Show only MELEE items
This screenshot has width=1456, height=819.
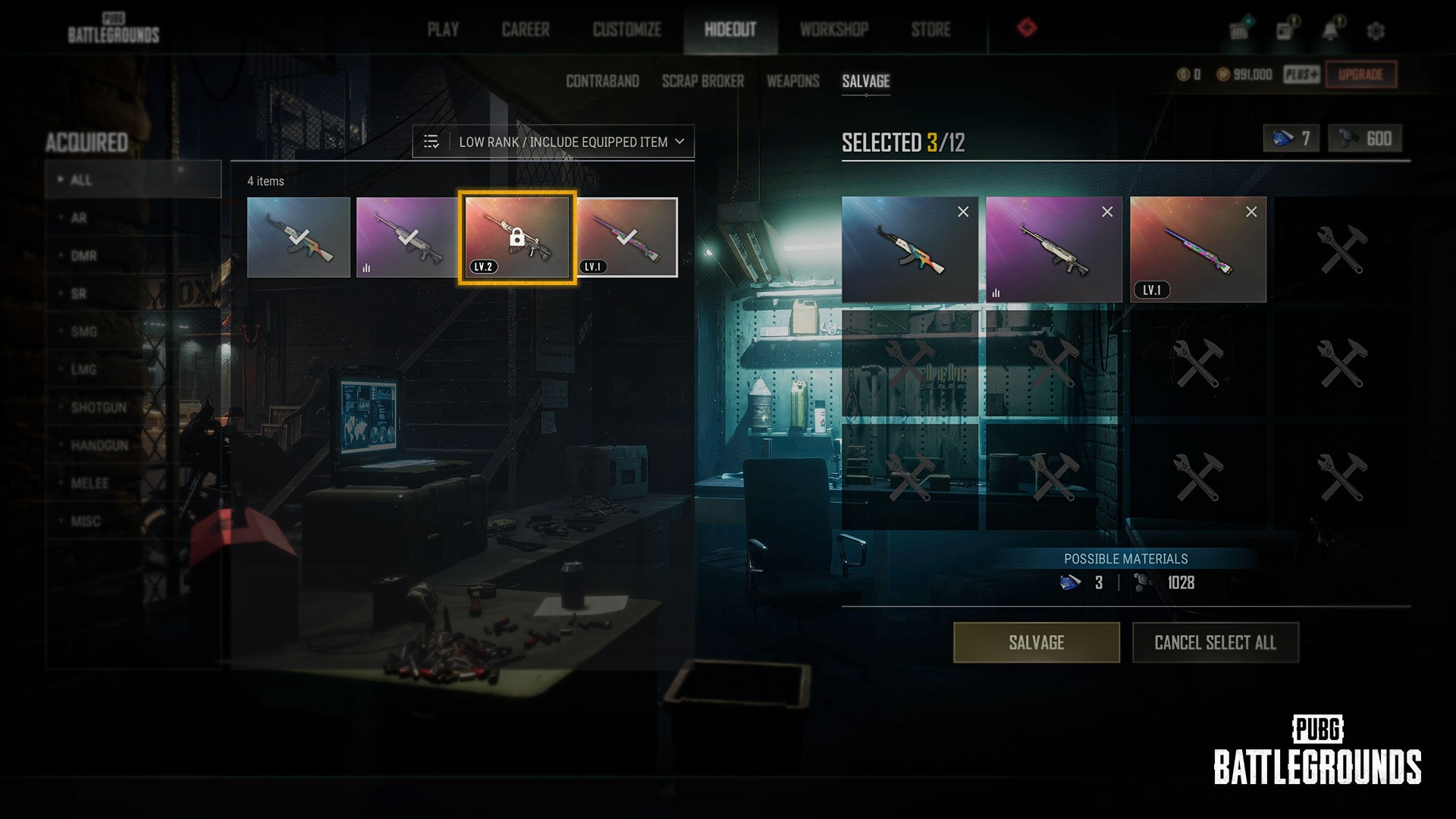89,484
